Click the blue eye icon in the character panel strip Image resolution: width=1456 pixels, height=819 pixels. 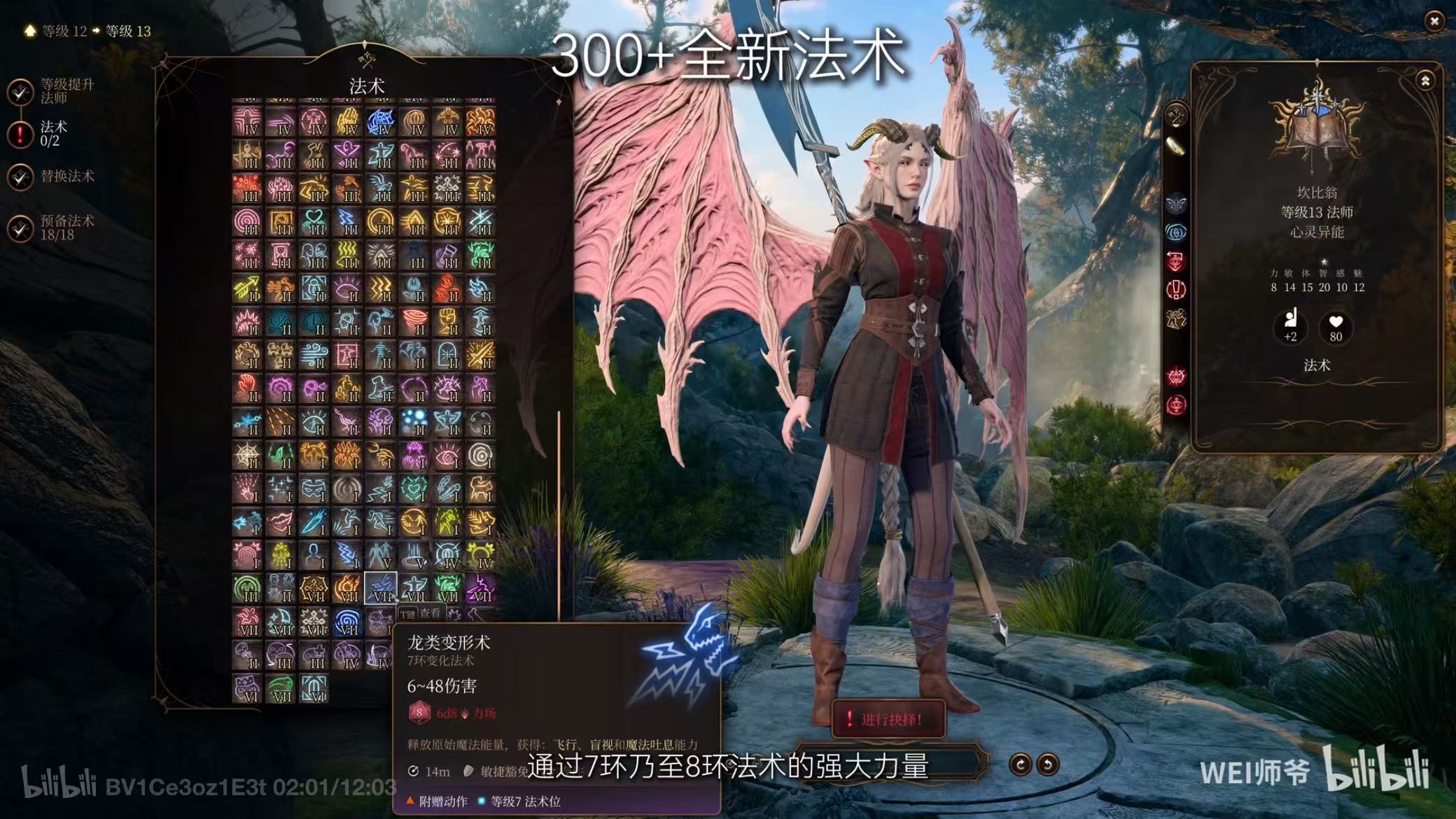pyautogui.click(x=1176, y=233)
